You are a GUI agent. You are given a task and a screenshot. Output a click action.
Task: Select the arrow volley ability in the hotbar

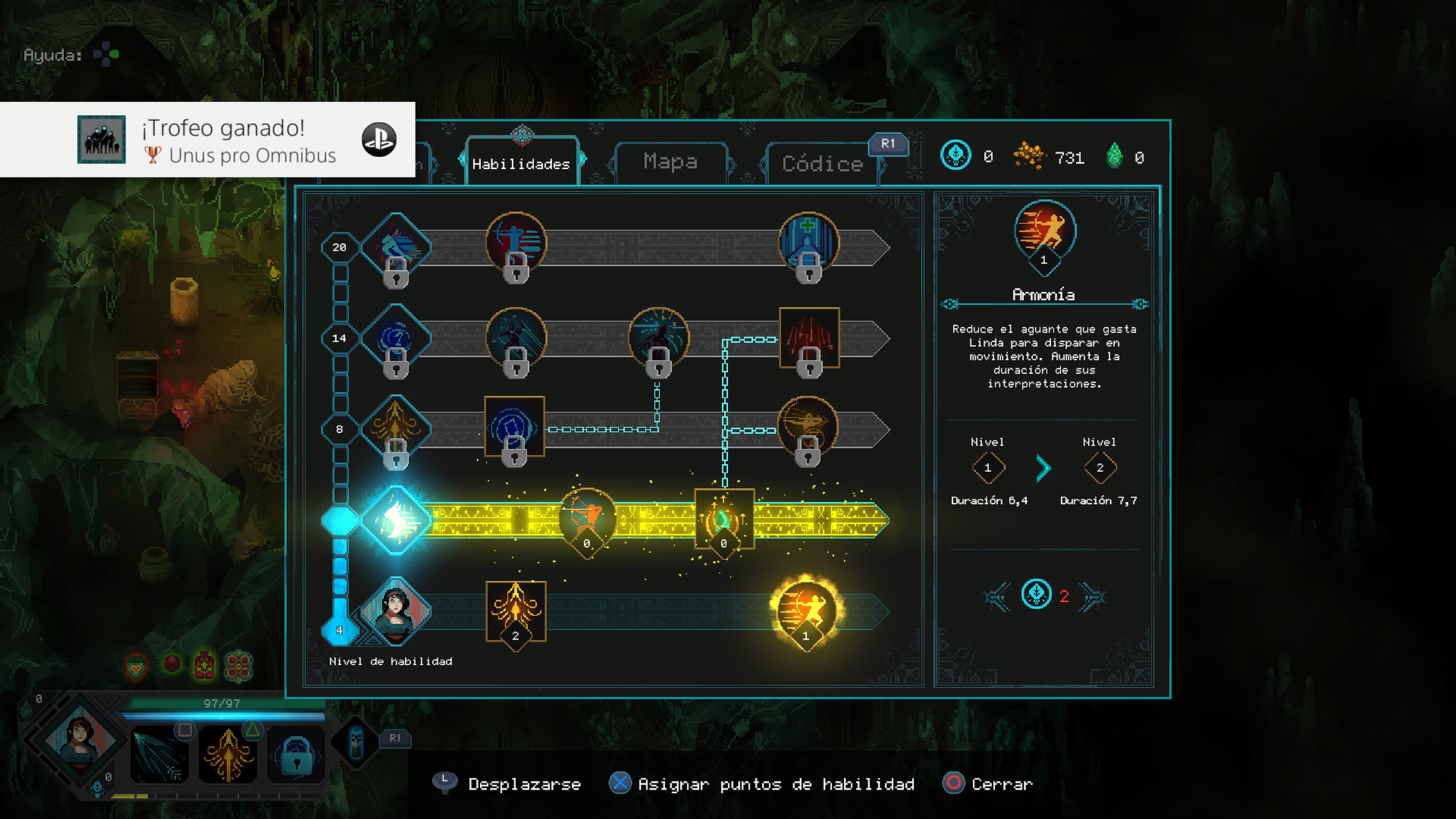(159, 755)
